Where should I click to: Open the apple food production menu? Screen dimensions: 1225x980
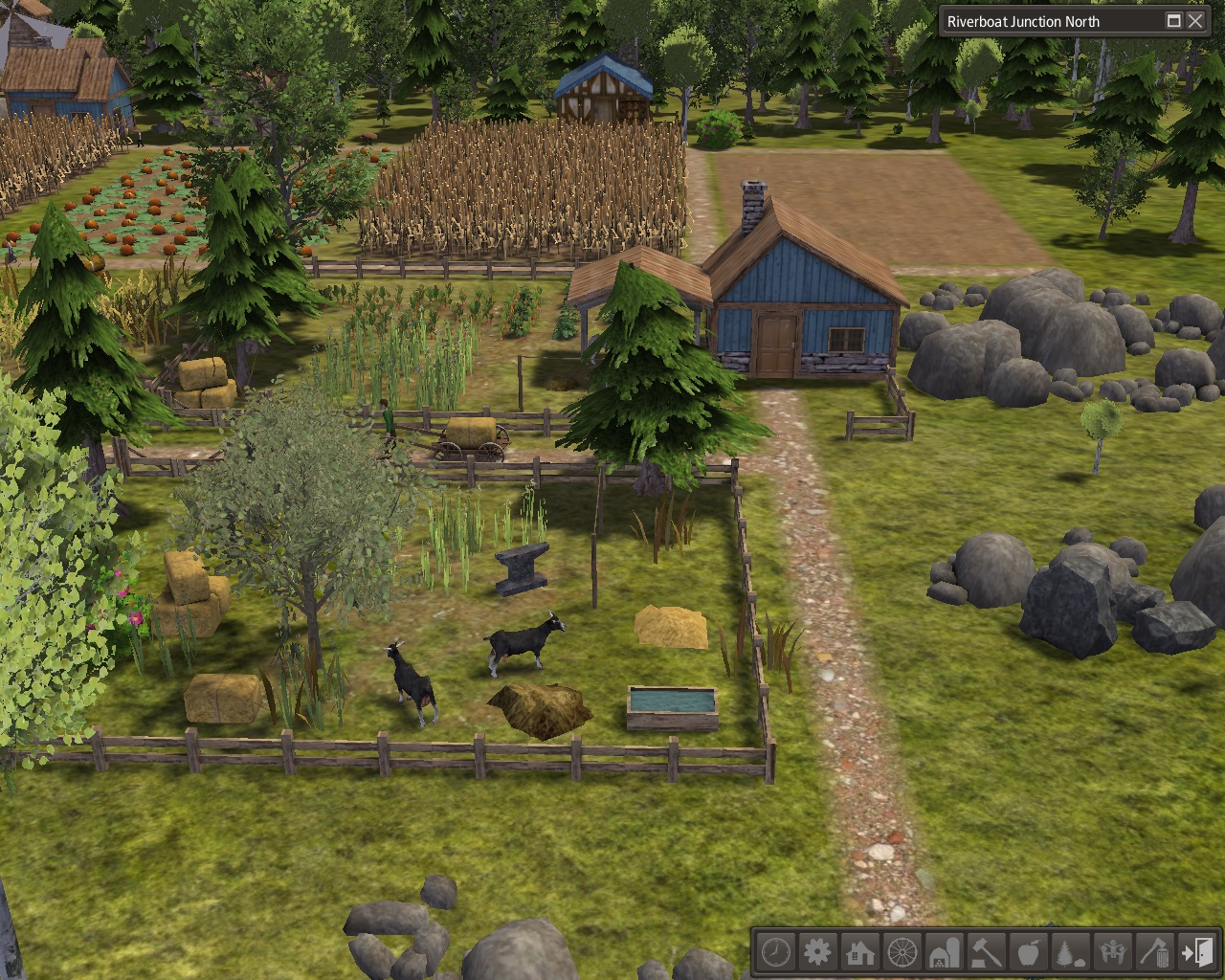coord(1029,952)
